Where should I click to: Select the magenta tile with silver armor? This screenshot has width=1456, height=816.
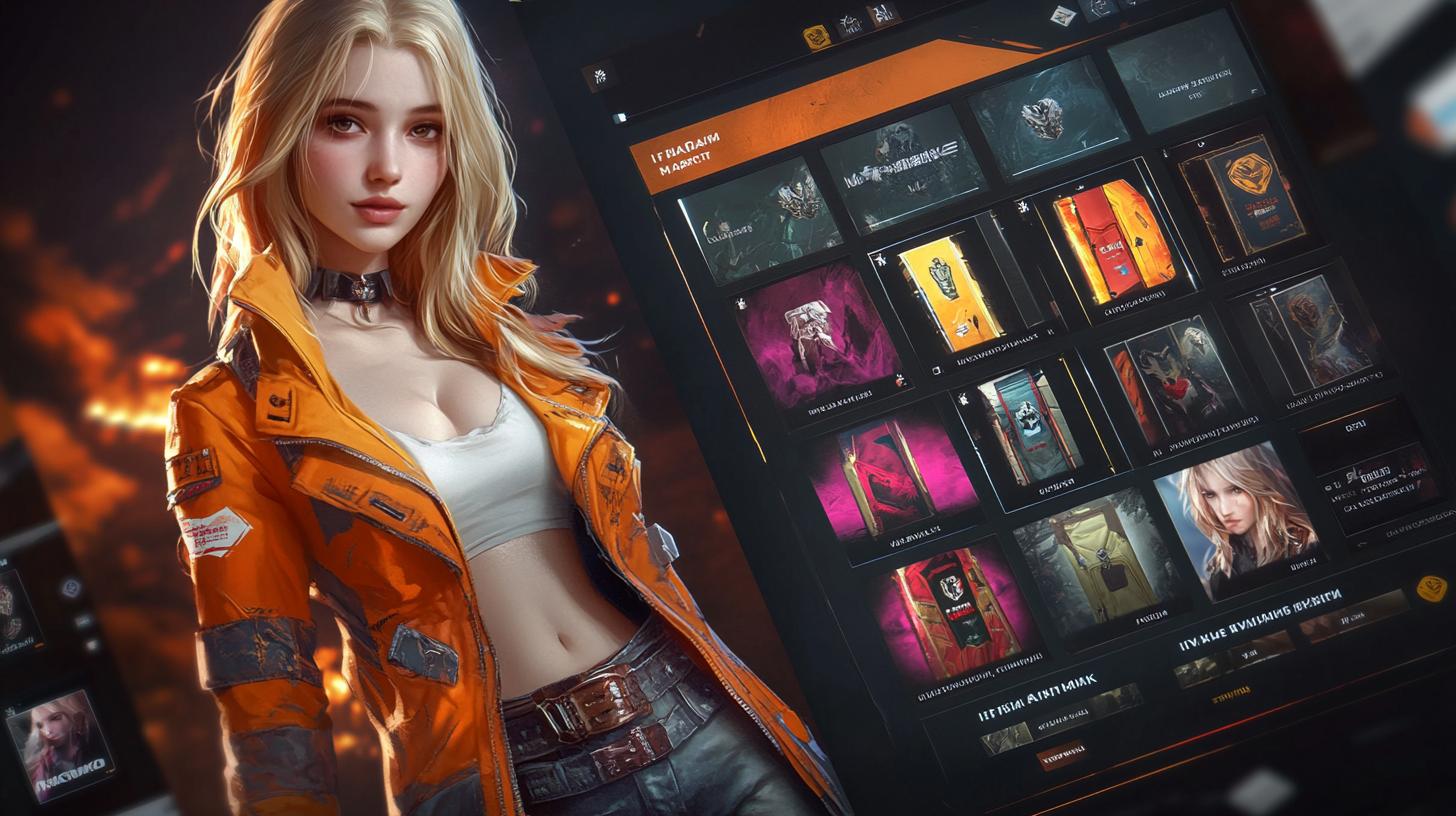[x=817, y=336]
